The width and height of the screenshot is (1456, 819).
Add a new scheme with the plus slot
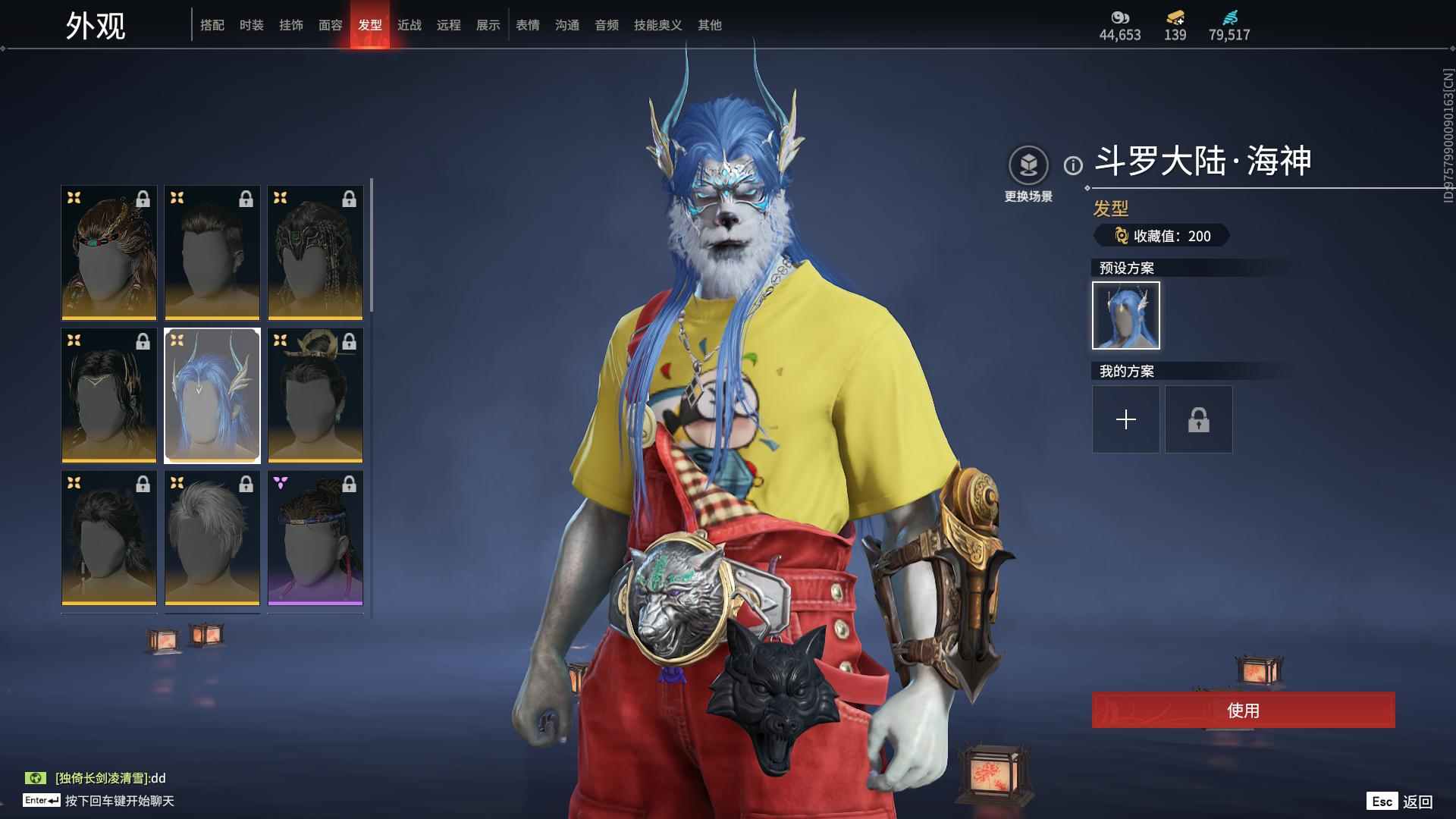coord(1126,419)
